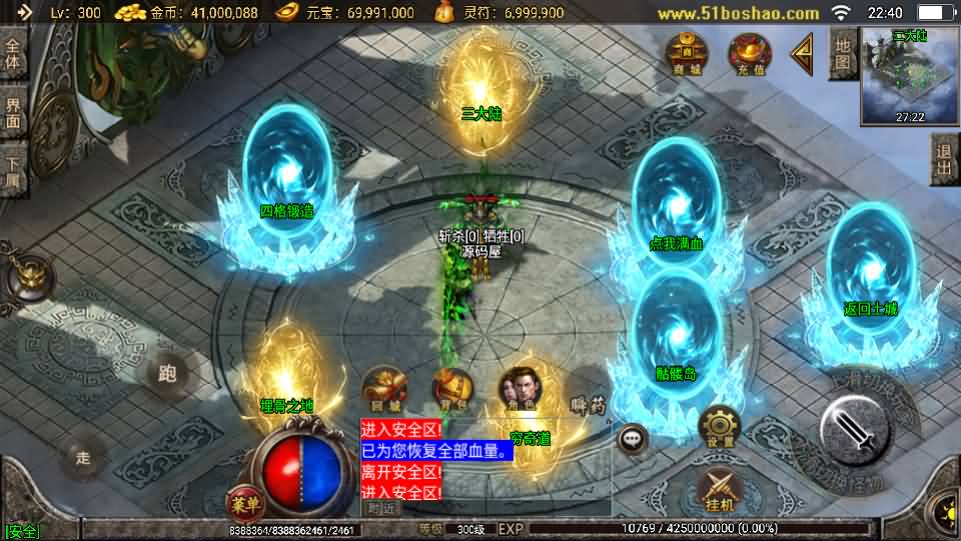961x541 pixels.
Task: Tap the 退出 exit button
Action: pyautogui.click(x=944, y=159)
